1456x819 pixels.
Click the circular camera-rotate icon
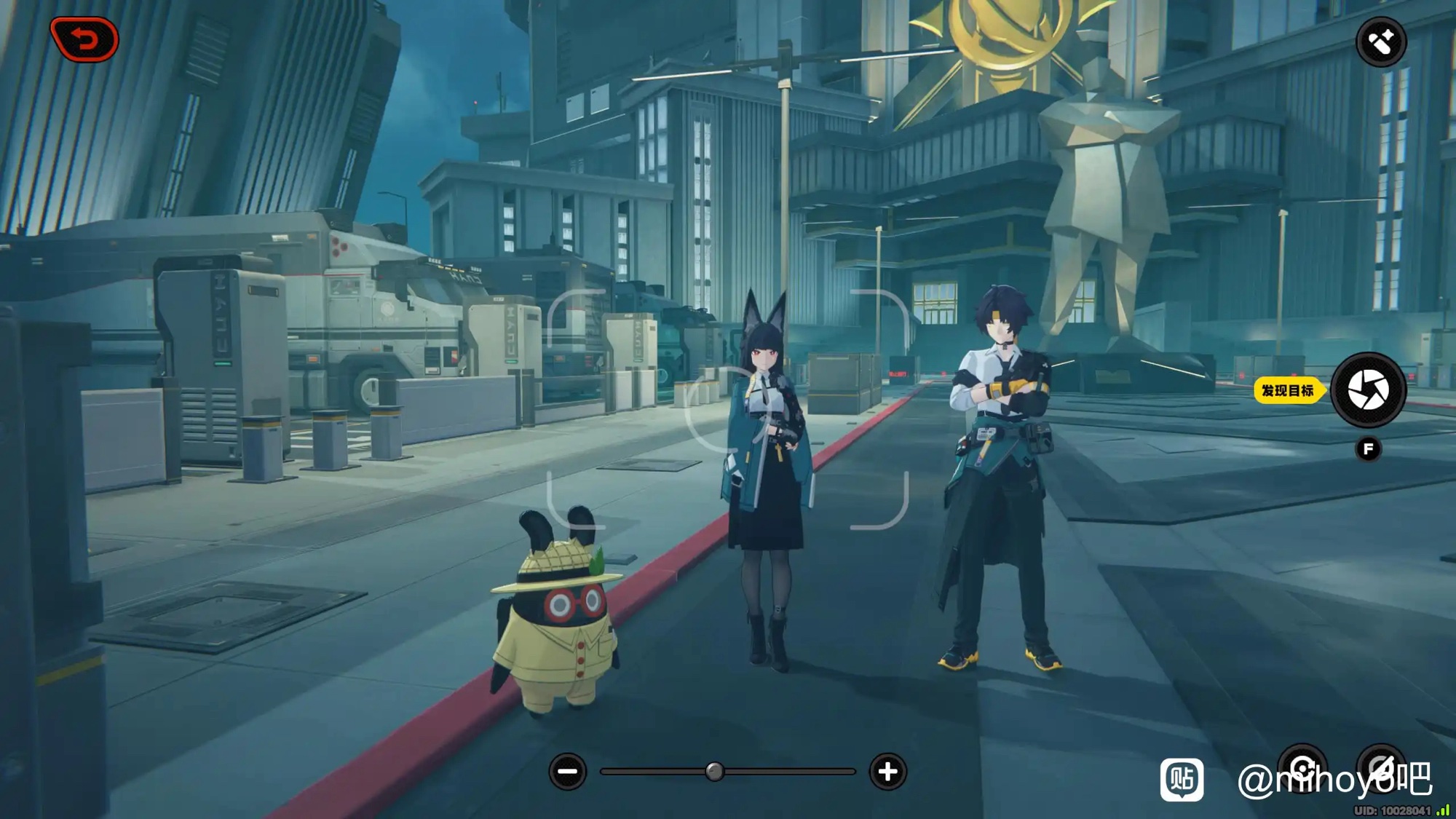point(1302,767)
